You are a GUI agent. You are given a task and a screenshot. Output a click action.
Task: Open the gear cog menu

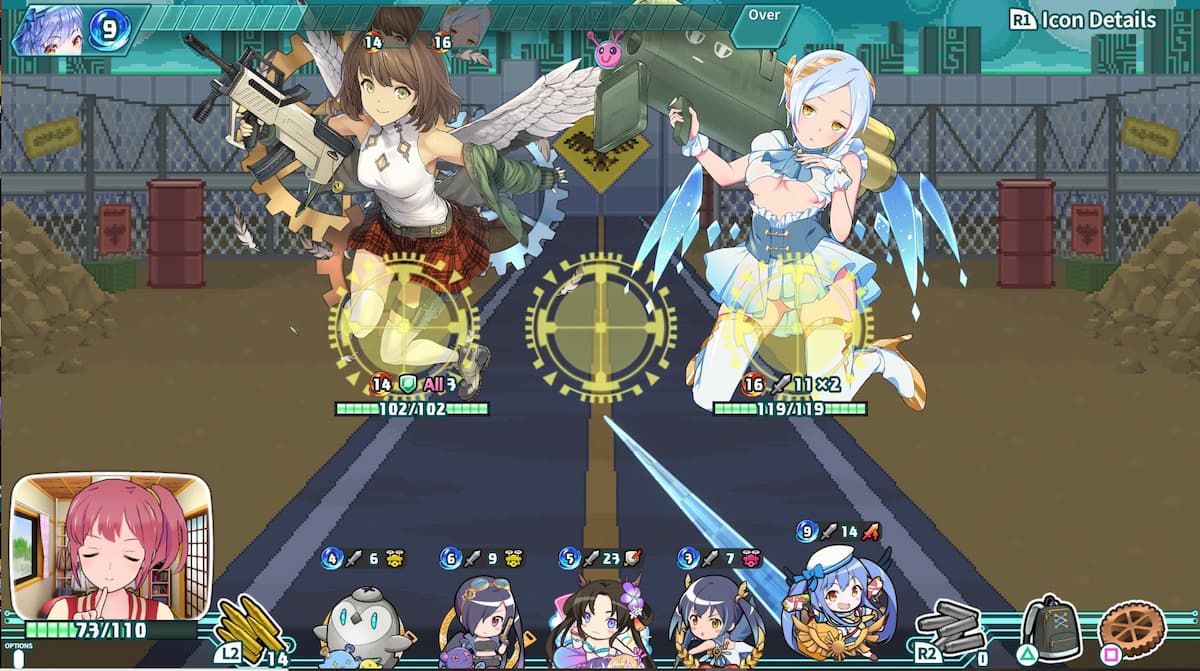pyautogui.click(x=1132, y=629)
